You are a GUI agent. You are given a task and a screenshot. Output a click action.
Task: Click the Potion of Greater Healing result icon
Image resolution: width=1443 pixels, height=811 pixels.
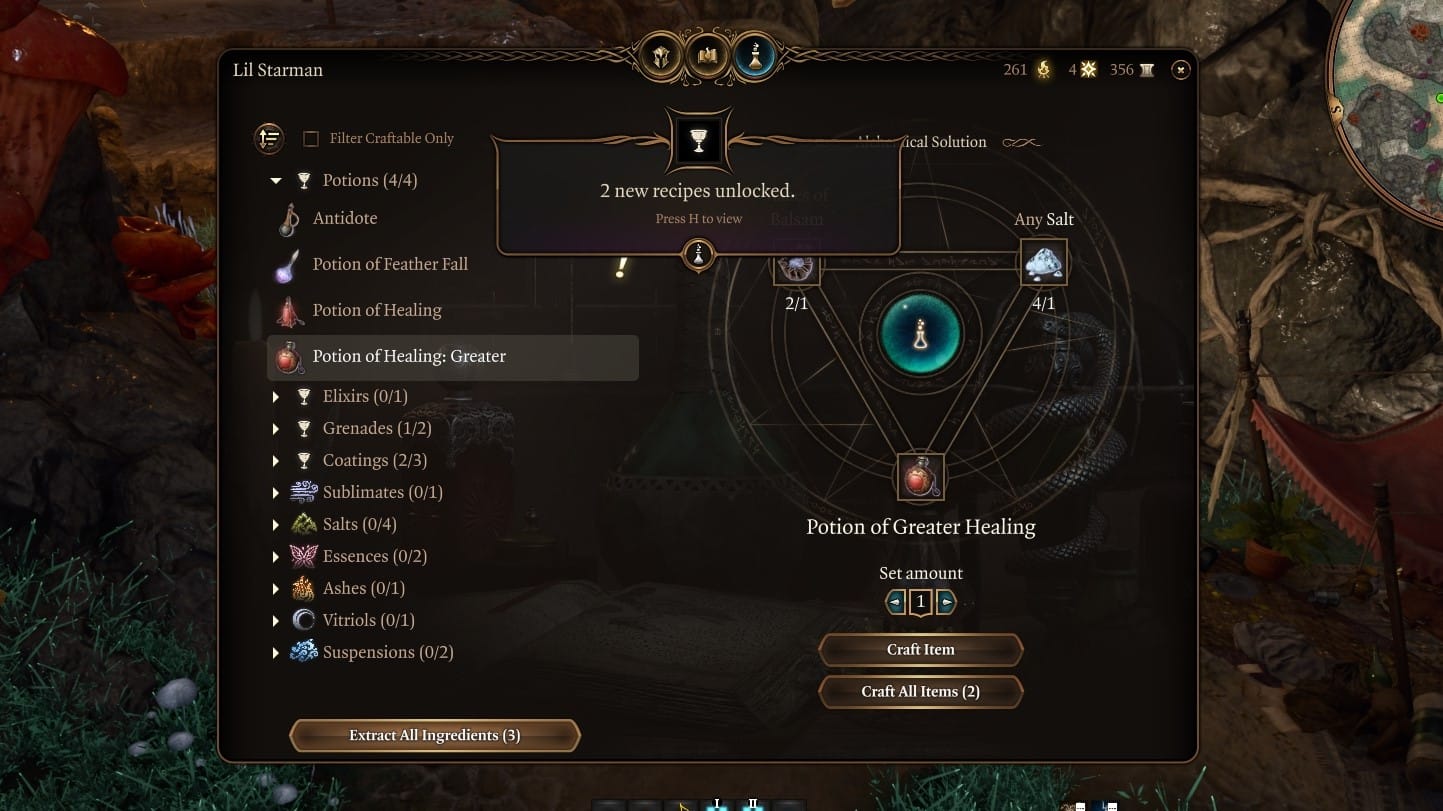pyautogui.click(x=918, y=477)
